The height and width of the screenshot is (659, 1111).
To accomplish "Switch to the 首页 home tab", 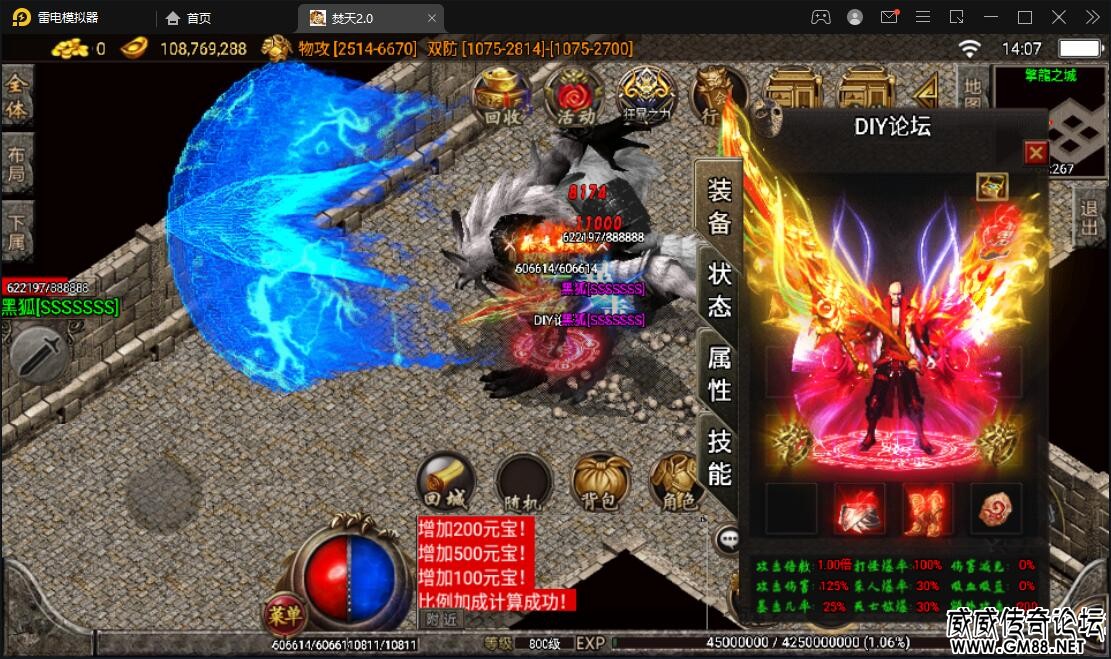I will [189, 18].
